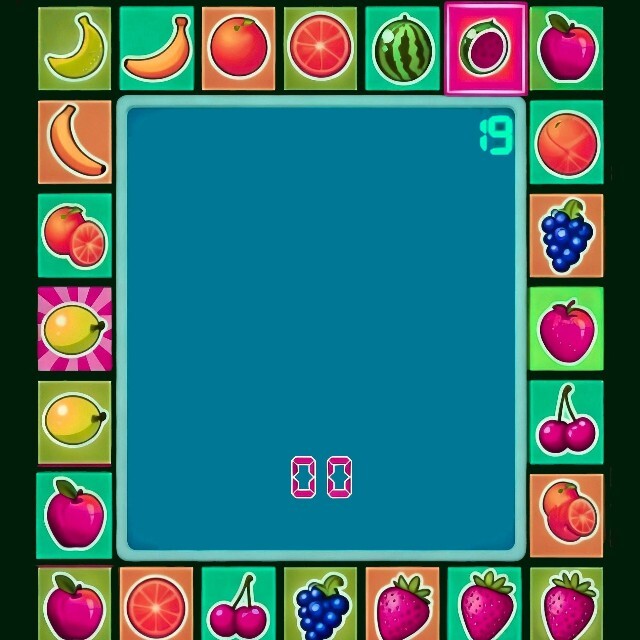Choose the lemon on pink starburst tile
This screenshot has height=640, width=640.
(74, 328)
